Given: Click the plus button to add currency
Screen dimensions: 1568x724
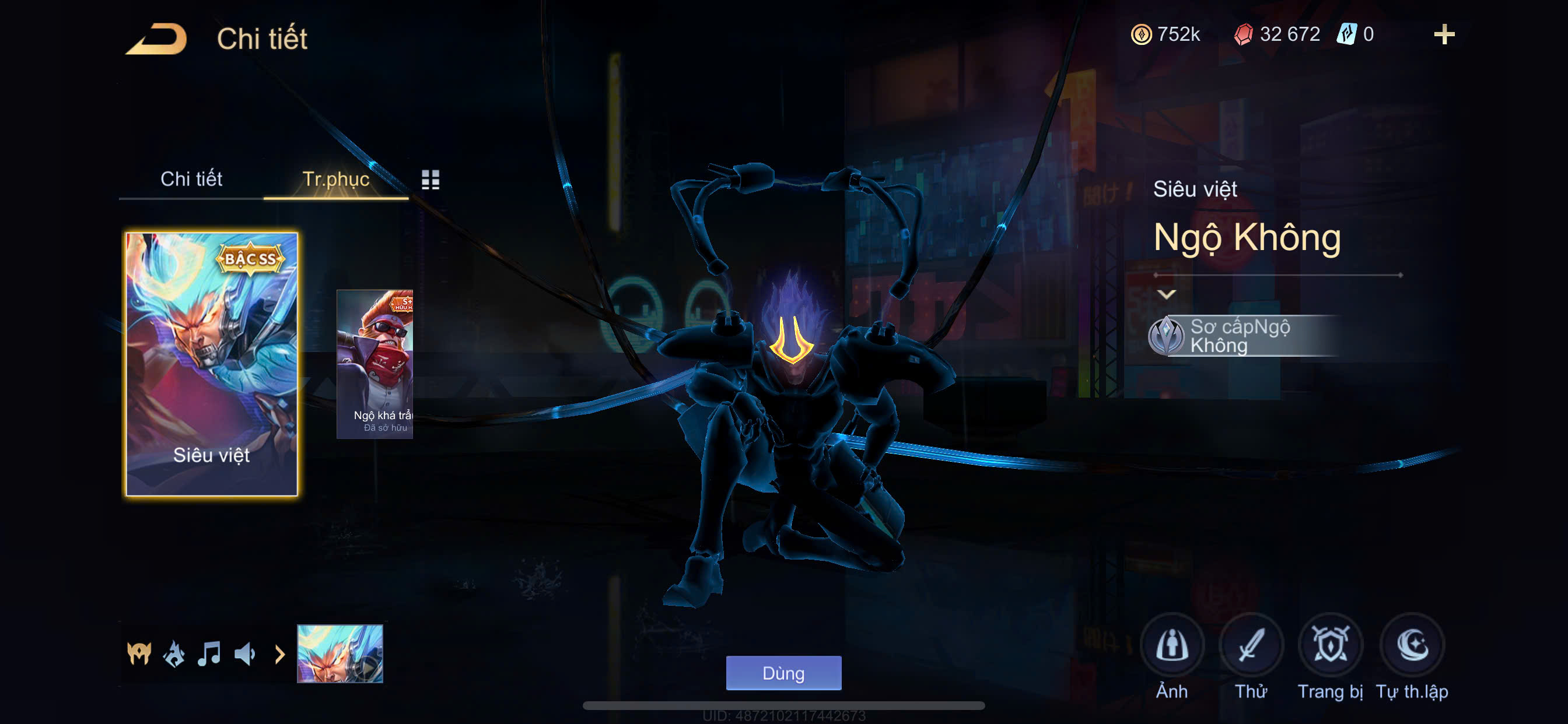Looking at the screenshot, I should point(1443,34).
